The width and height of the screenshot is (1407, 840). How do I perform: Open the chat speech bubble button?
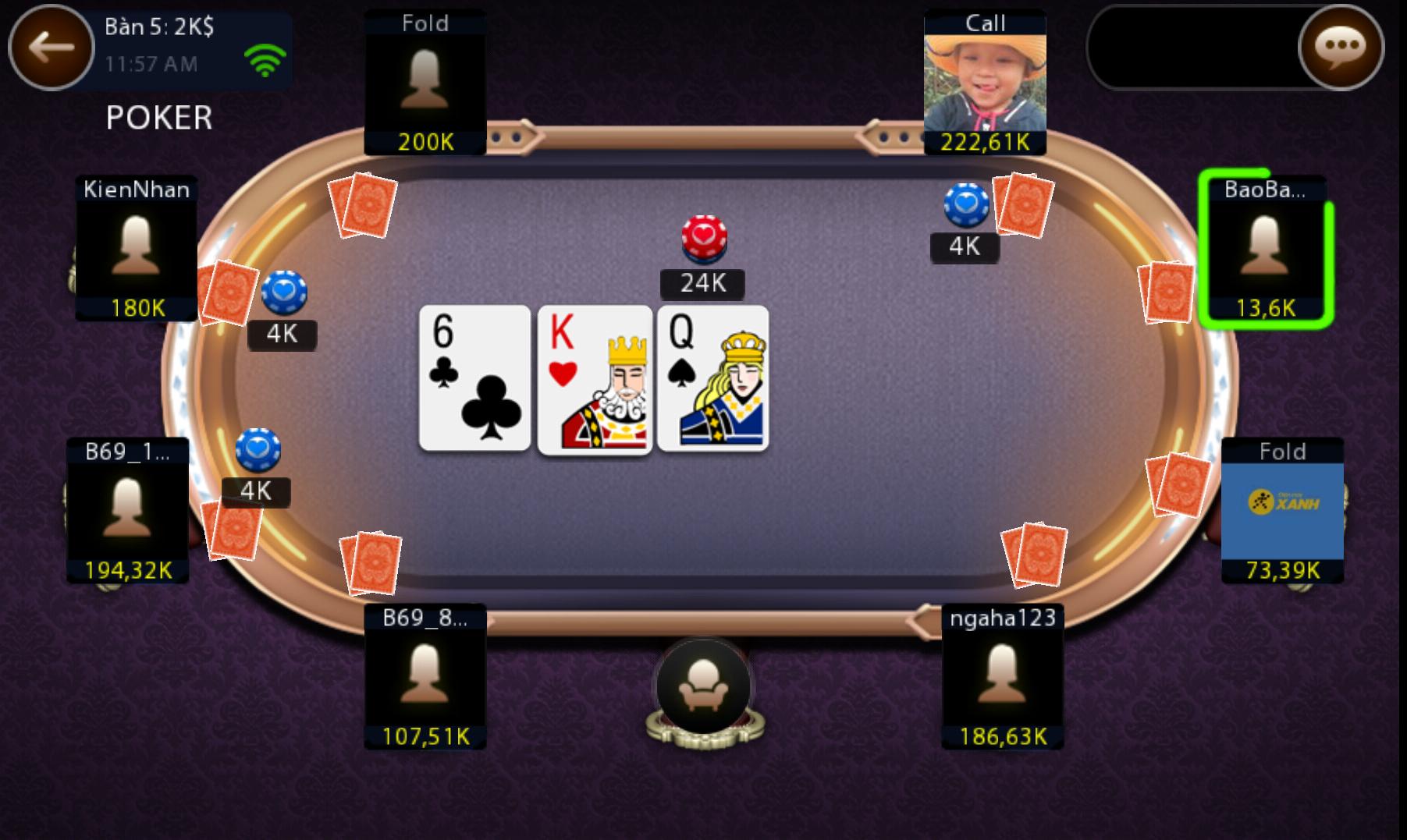coord(1340,48)
